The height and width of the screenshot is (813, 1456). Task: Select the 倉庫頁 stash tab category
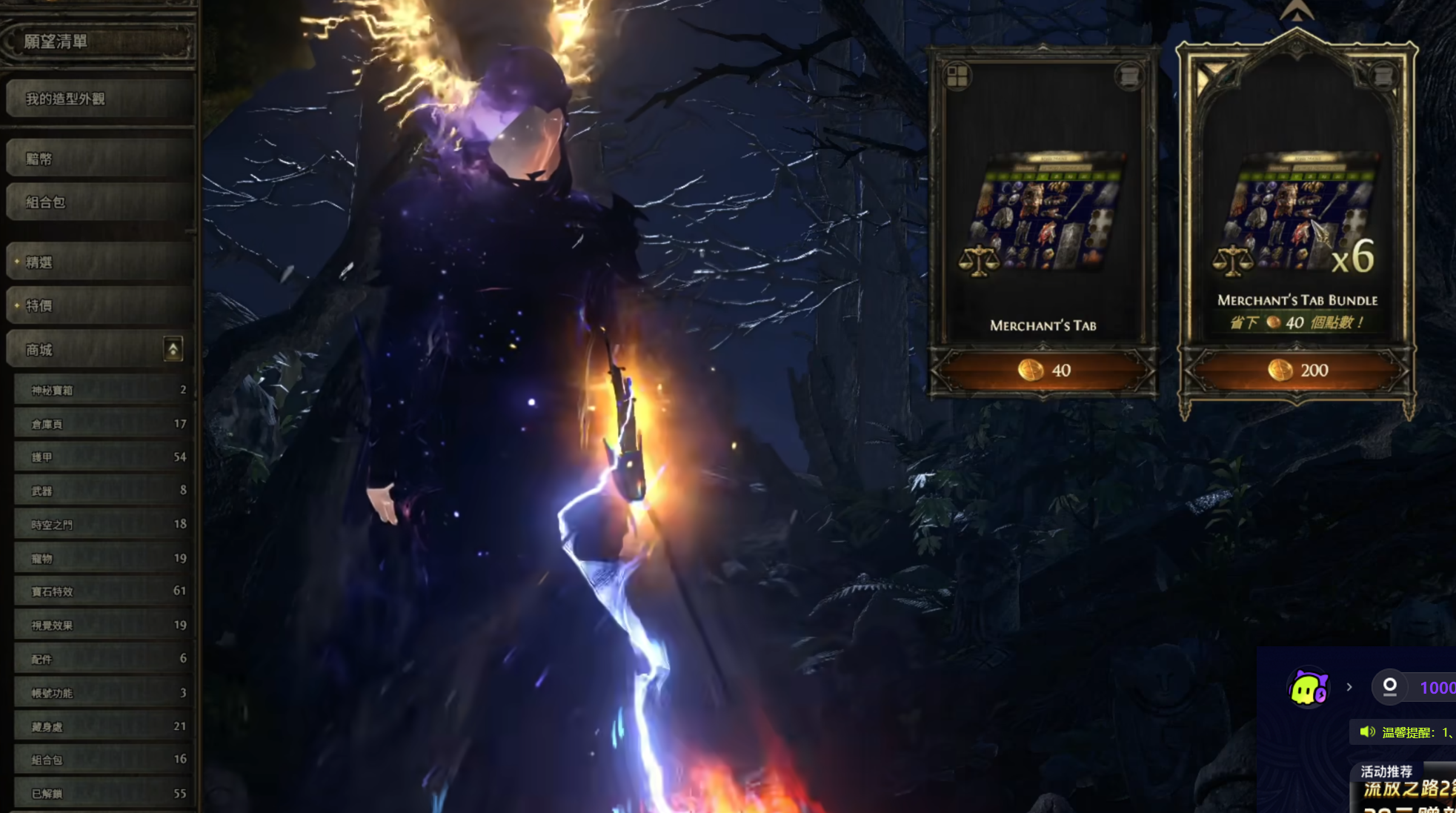pos(102,424)
